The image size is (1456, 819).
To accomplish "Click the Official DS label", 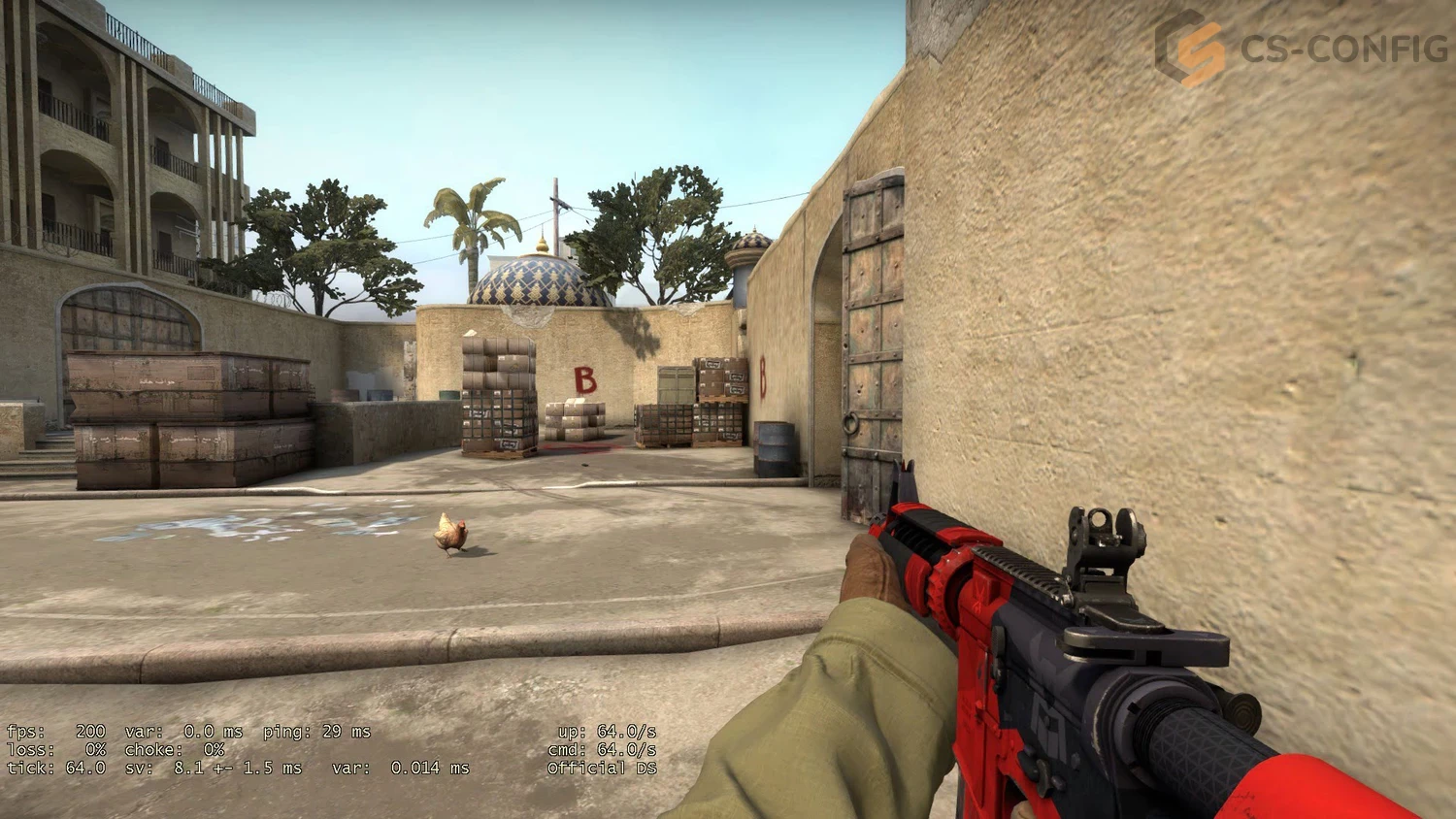I will (x=602, y=767).
